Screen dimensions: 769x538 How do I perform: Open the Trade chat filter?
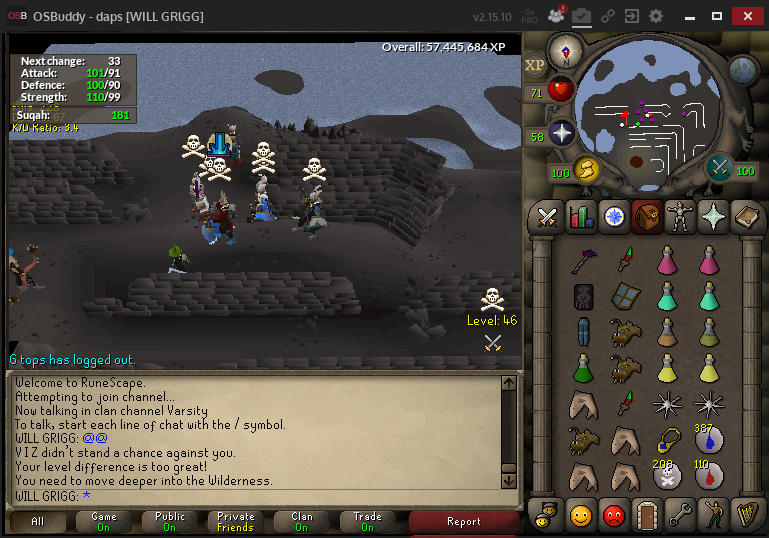(367, 521)
